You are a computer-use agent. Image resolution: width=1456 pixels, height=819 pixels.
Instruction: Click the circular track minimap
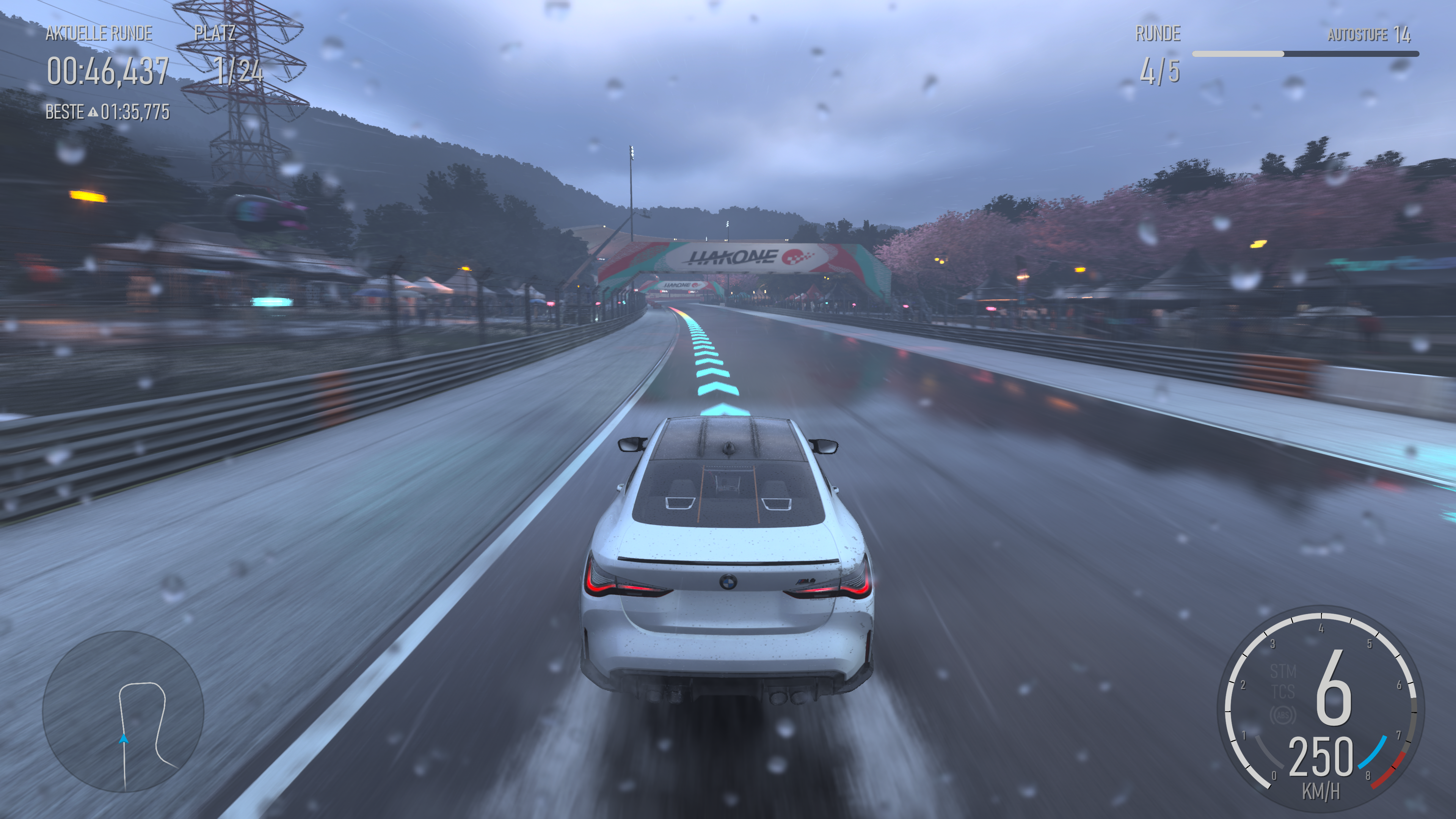[x=123, y=711]
